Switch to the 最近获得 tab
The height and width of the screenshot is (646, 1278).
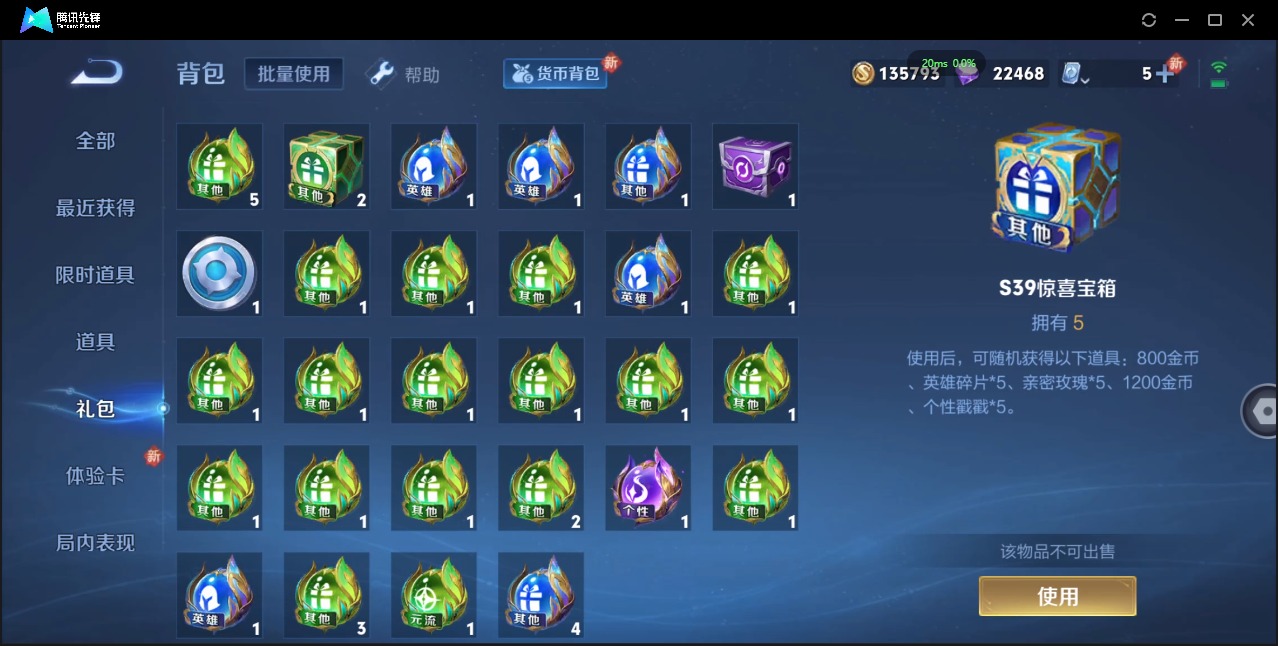pos(96,208)
